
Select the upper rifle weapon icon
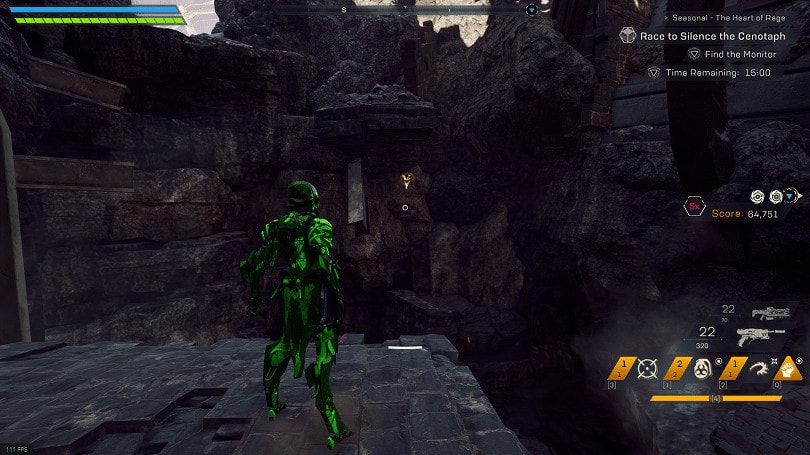click(x=770, y=313)
